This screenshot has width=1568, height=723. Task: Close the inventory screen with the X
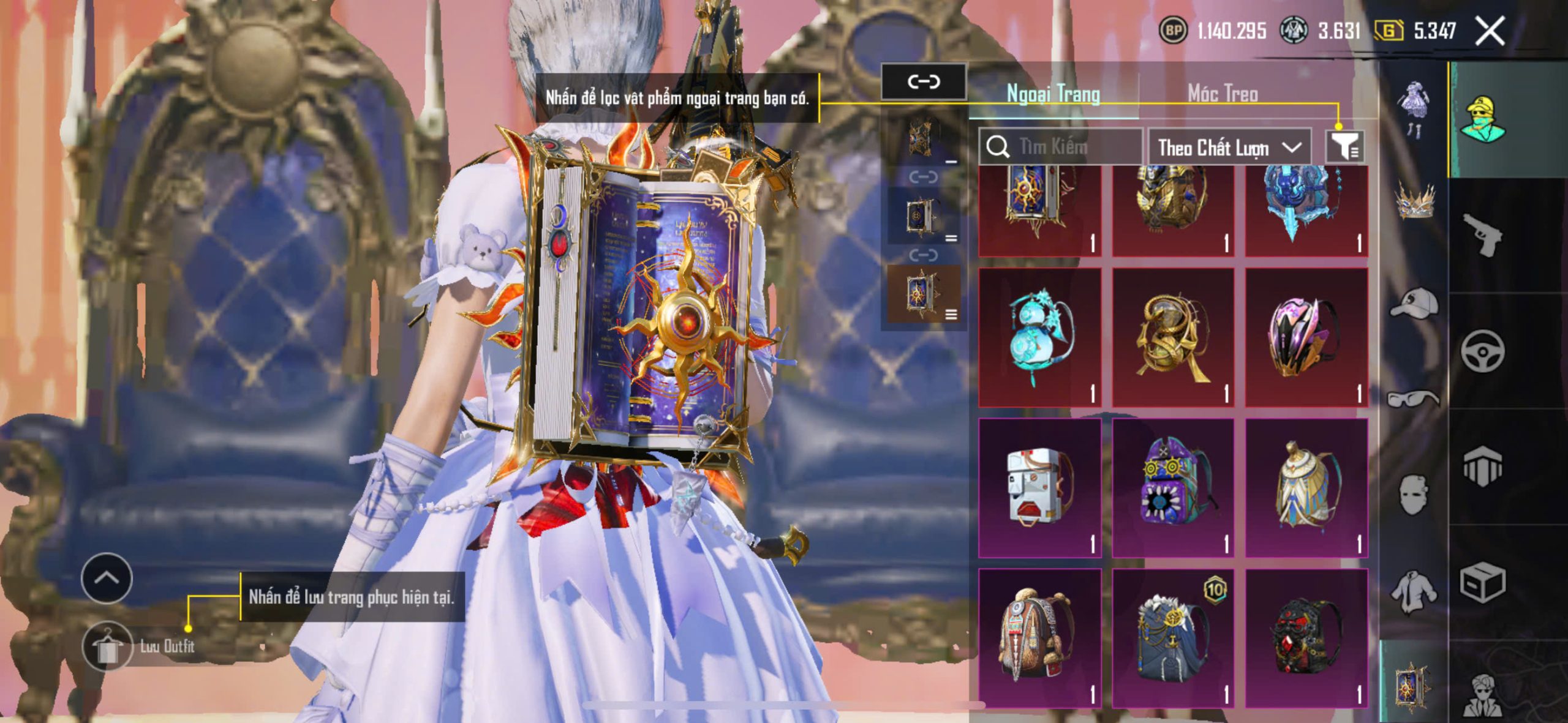1490,31
